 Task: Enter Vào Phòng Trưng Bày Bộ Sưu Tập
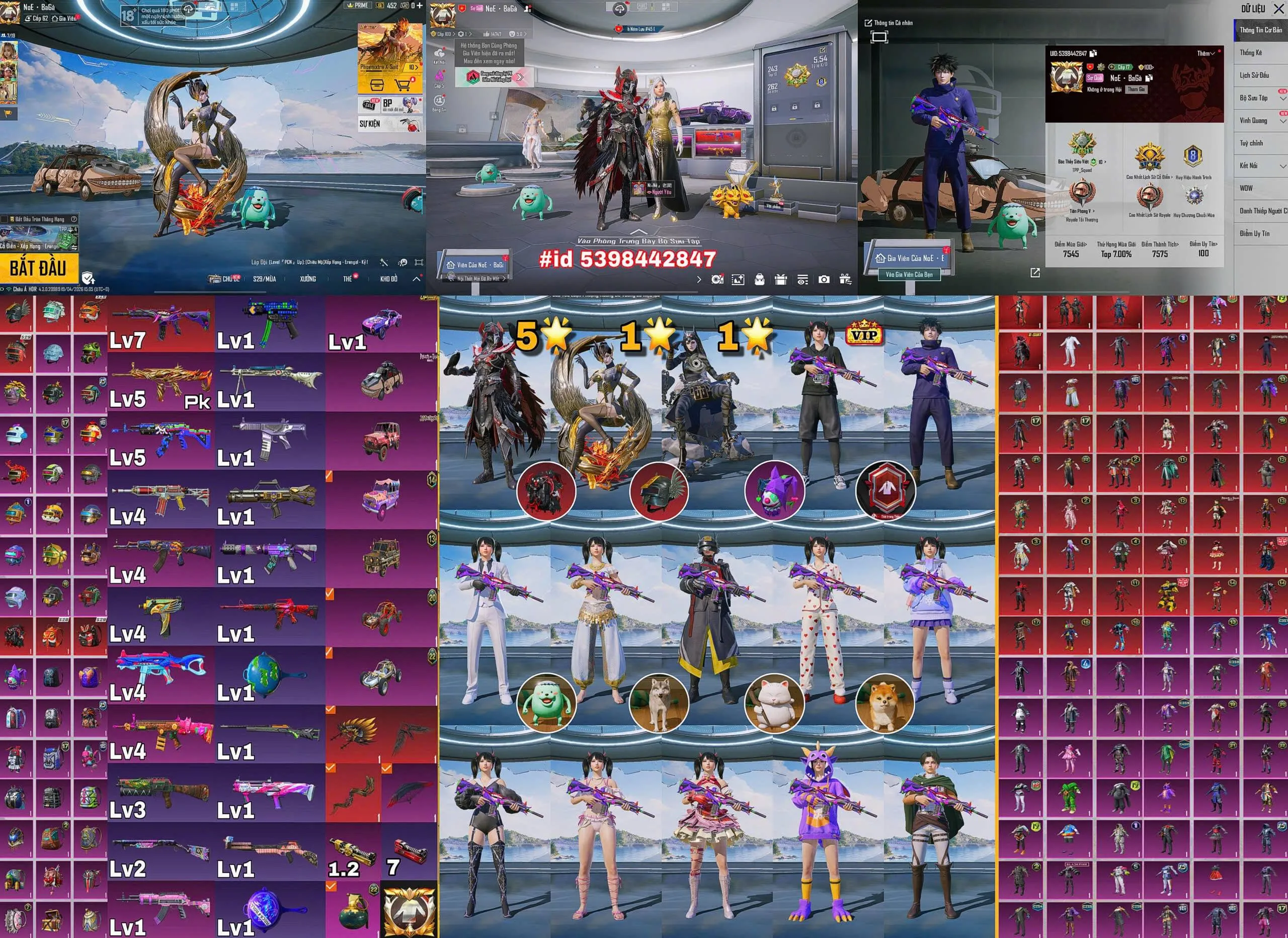(638, 241)
